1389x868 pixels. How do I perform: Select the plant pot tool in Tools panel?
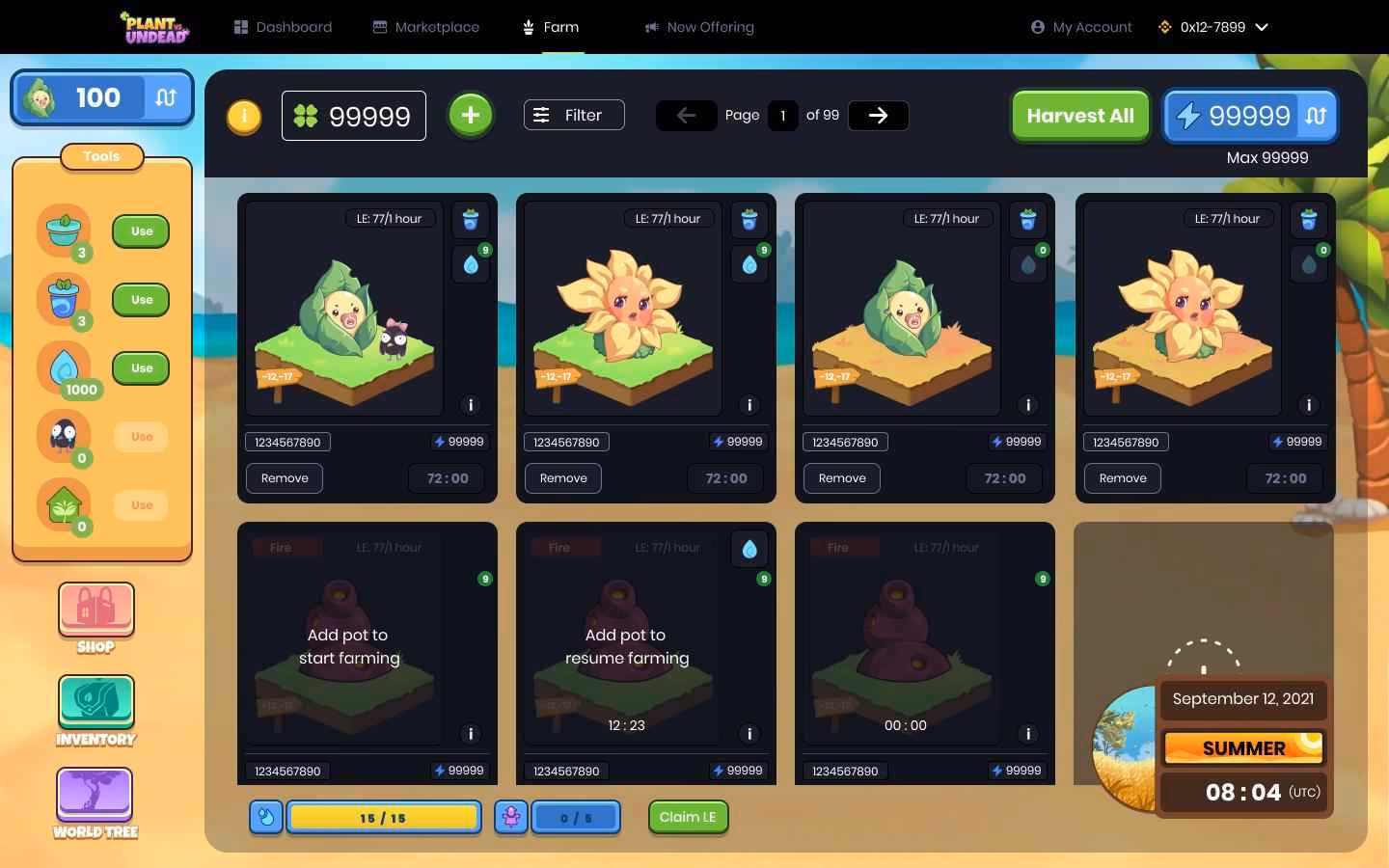coord(64,300)
